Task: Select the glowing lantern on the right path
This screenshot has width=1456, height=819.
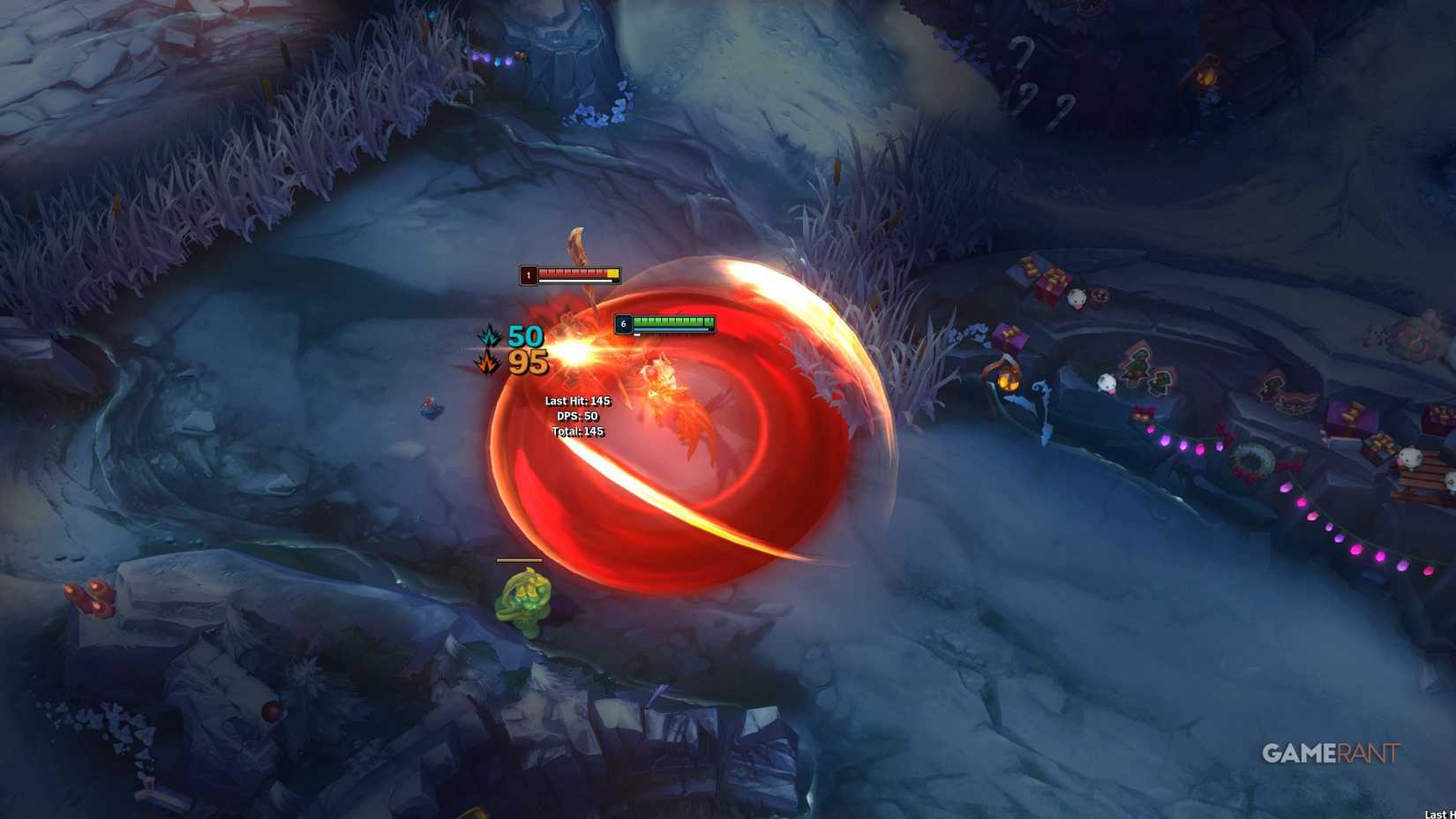Action: tap(1009, 381)
